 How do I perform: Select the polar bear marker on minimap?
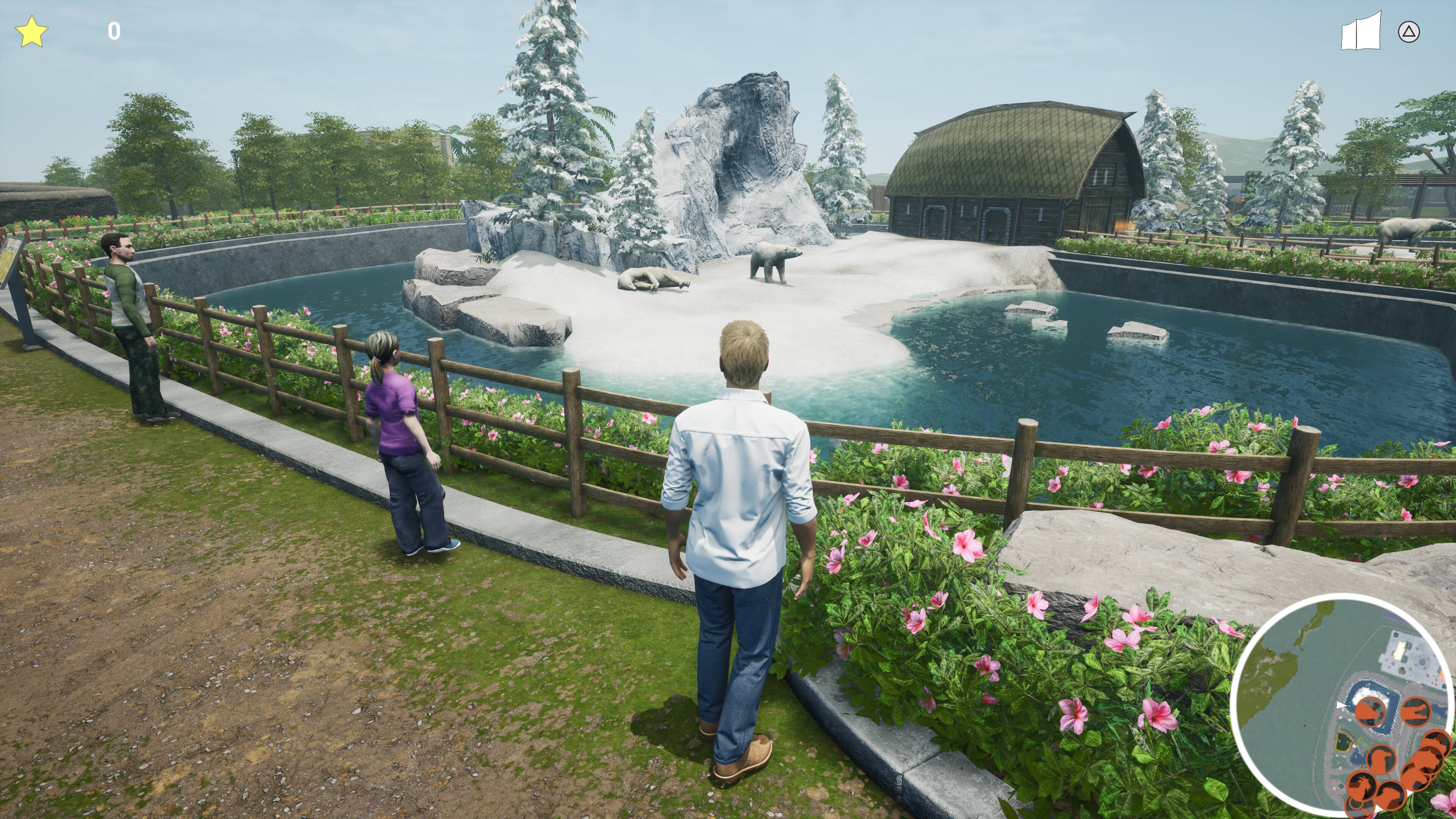pos(1371,712)
